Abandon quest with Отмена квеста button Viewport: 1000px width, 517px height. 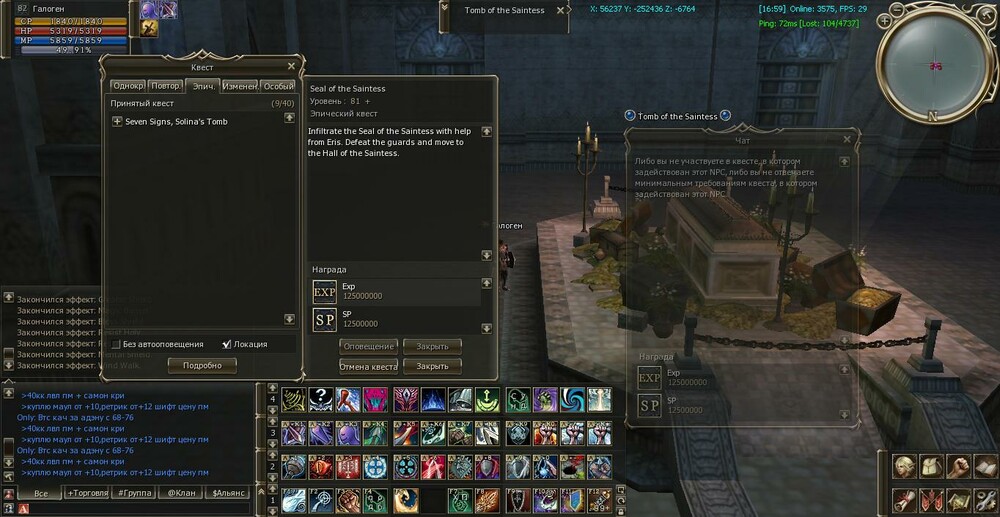tap(369, 366)
